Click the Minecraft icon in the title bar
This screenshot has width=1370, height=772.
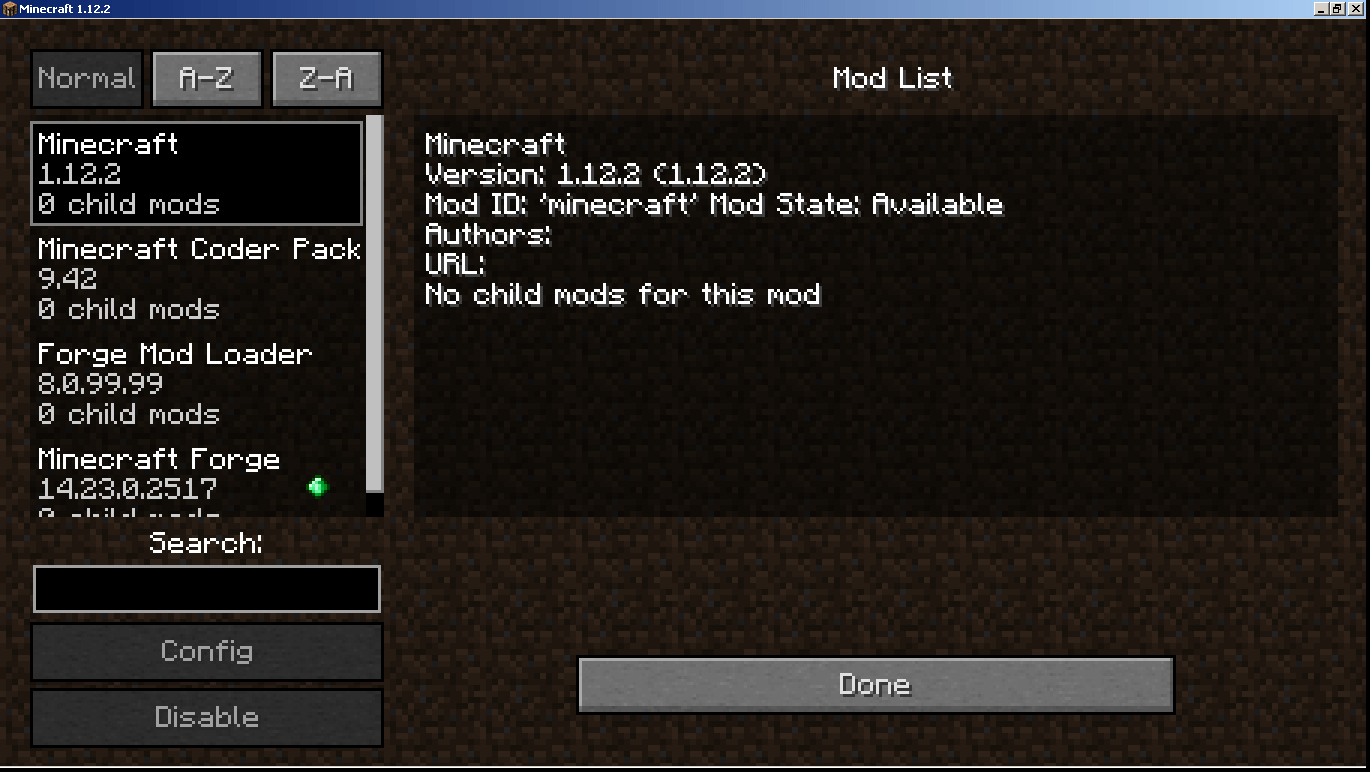[x=10, y=7]
